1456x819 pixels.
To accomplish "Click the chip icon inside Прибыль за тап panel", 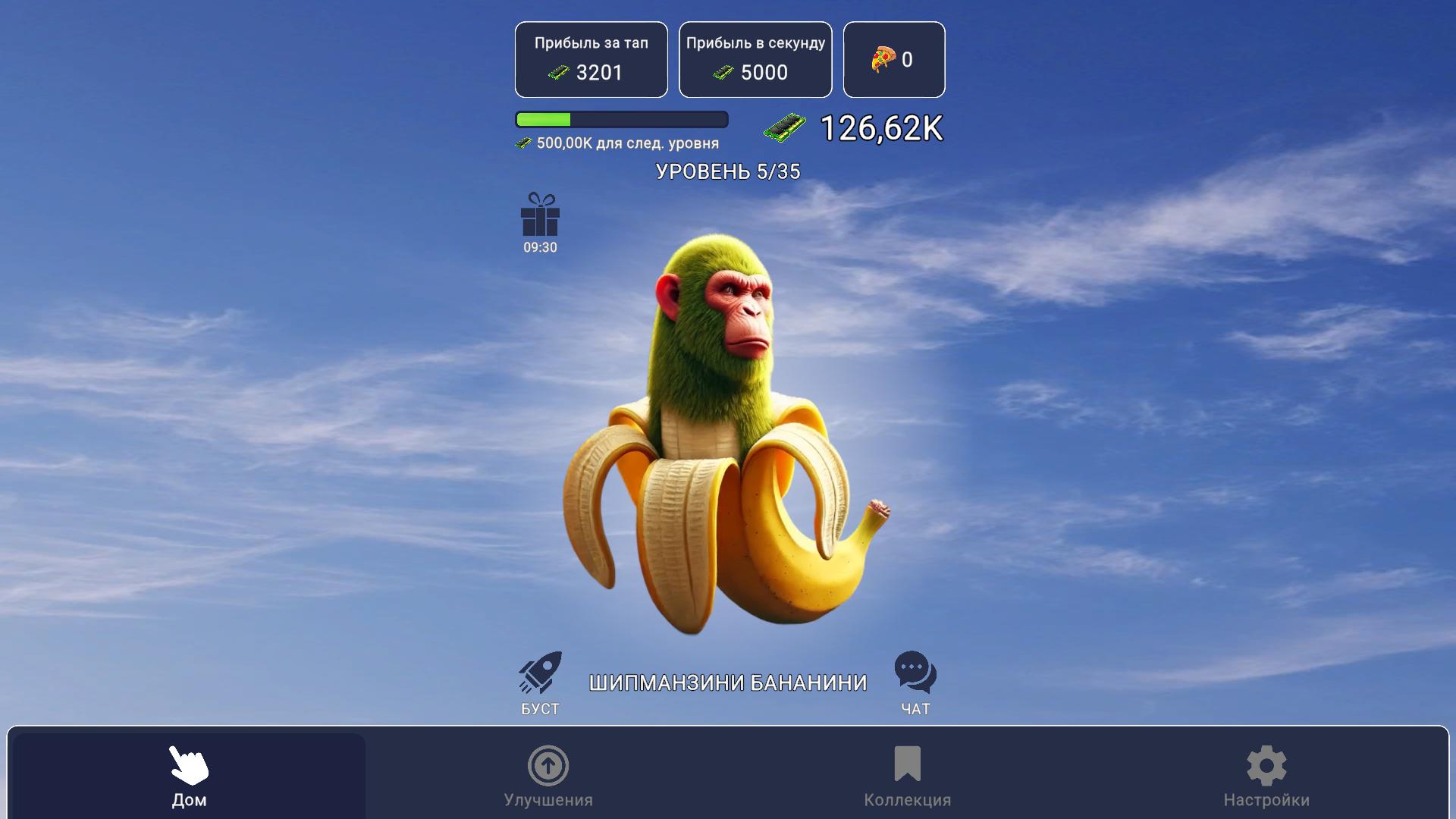I will pyautogui.click(x=559, y=73).
